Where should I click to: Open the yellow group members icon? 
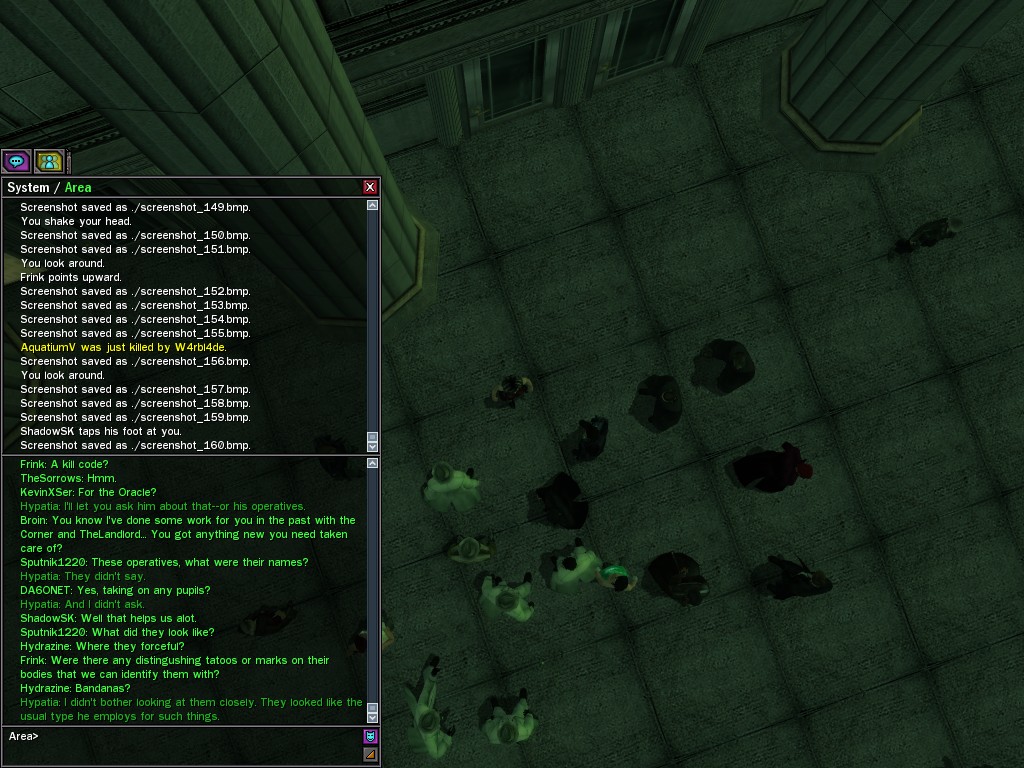49,161
